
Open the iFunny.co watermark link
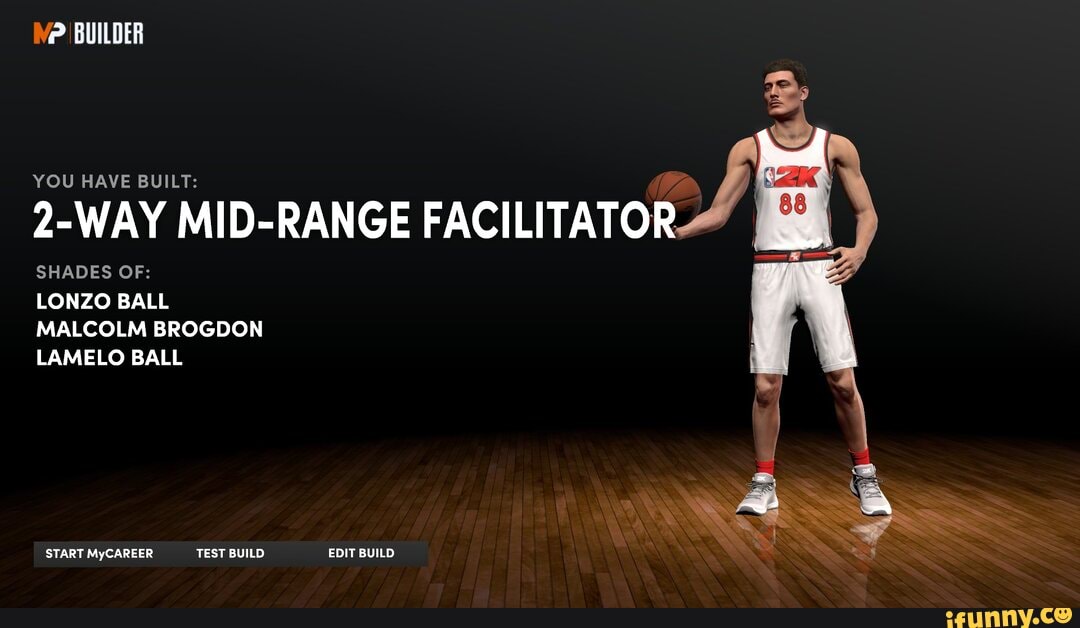pos(1007,615)
